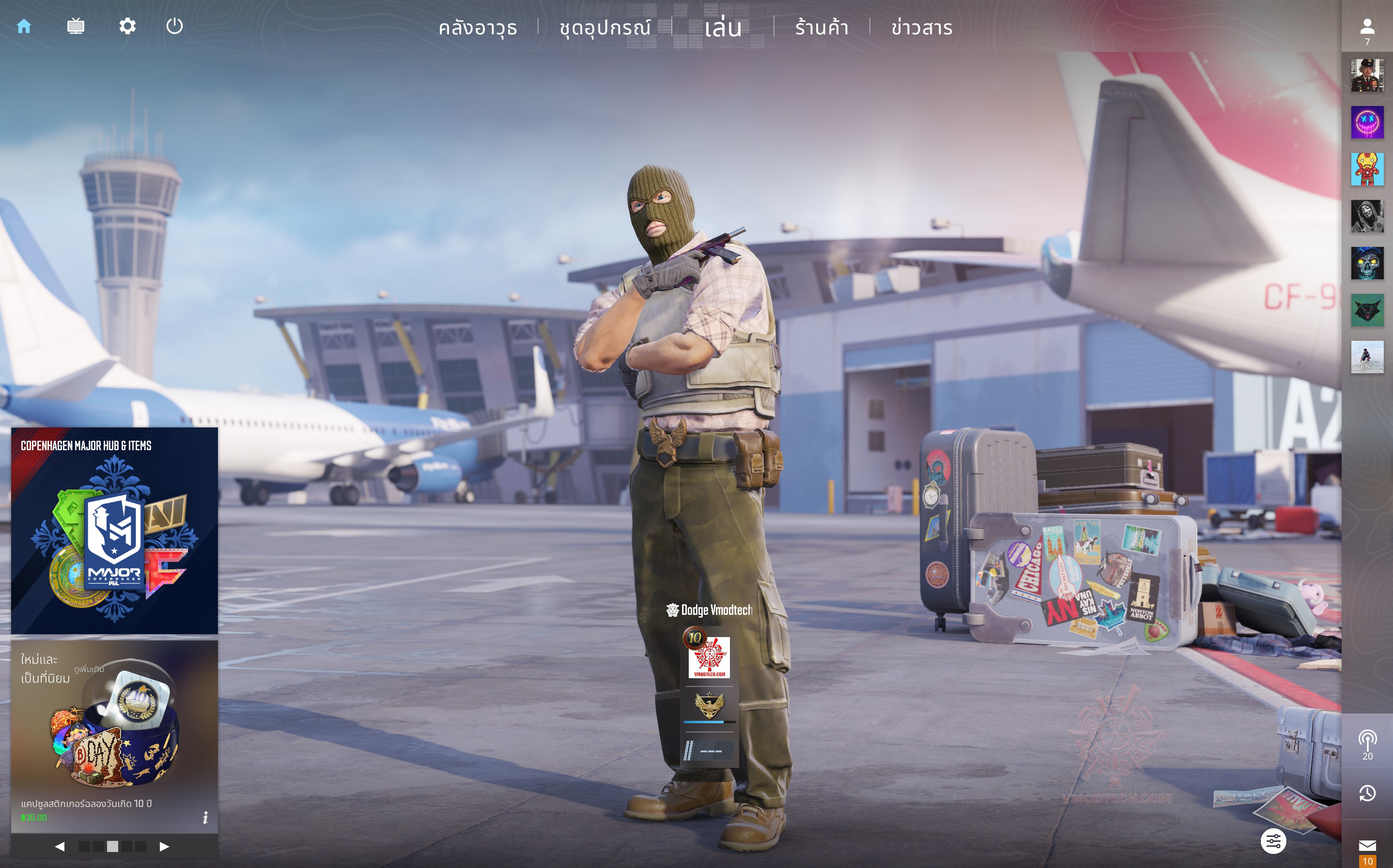
Task: Open the settings gear menu
Action: pyautogui.click(x=127, y=27)
